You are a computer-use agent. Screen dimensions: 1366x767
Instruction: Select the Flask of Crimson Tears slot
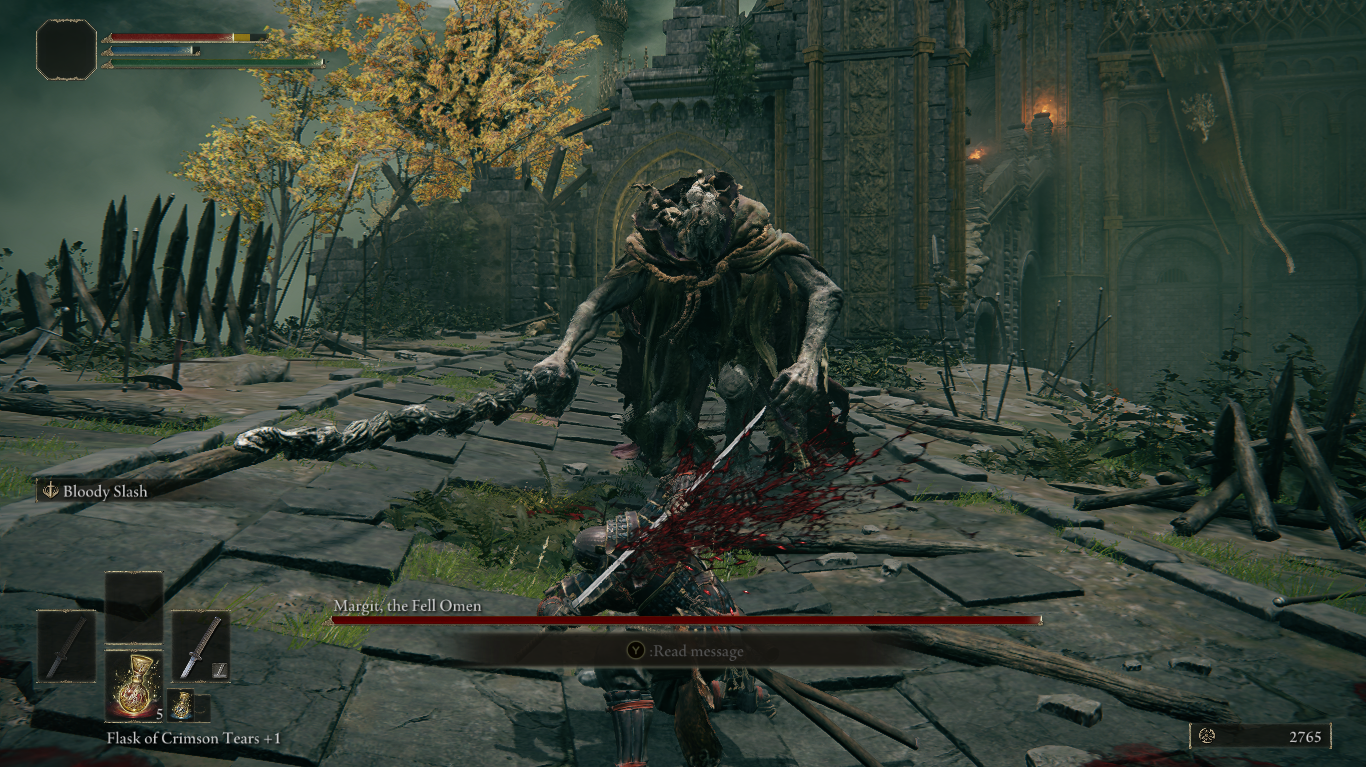(134, 686)
